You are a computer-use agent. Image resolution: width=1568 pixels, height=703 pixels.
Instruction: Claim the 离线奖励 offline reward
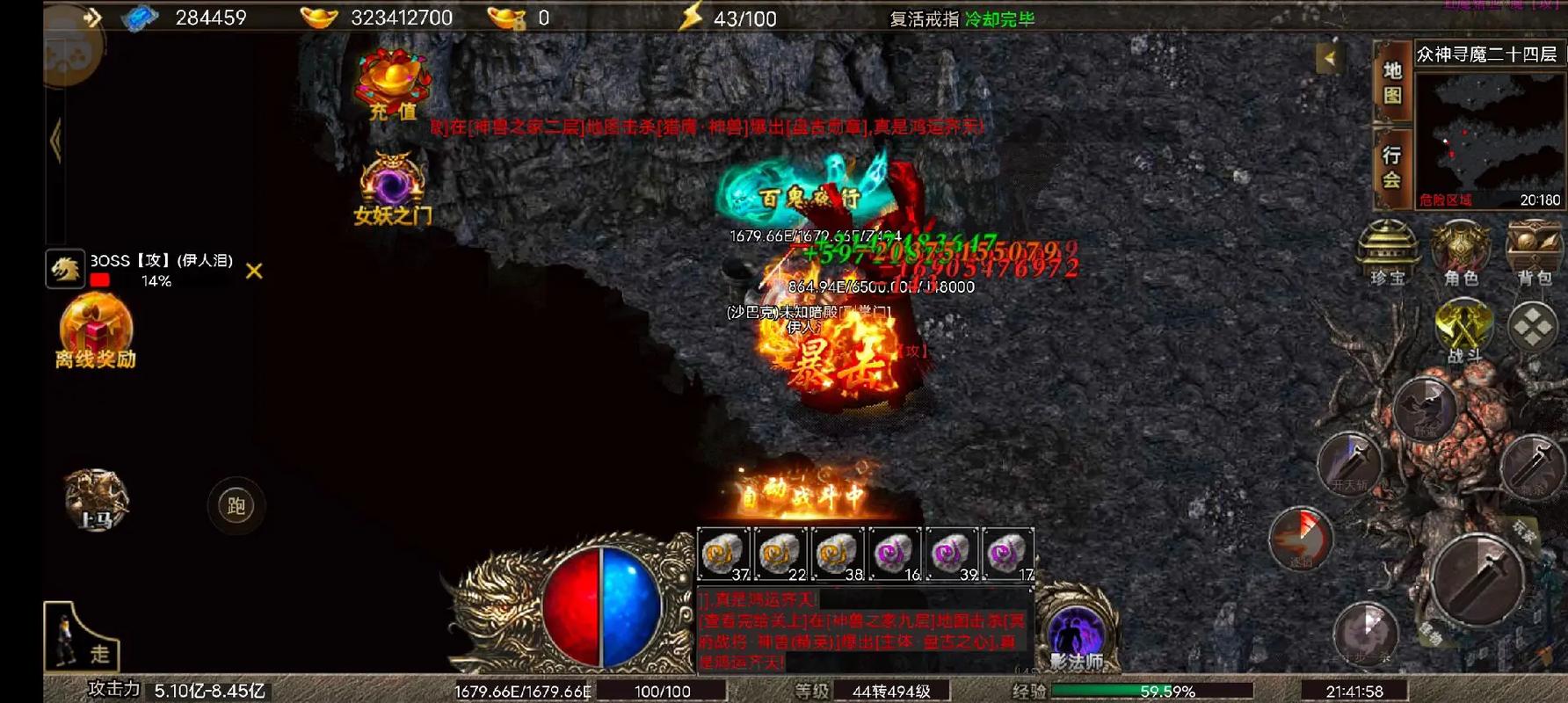point(96,330)
